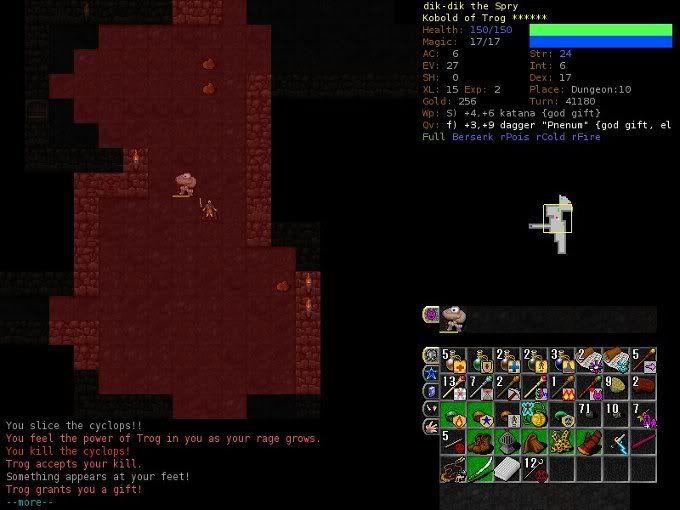Choose the brown cloak slot
Viewport: 680px width, 510px height.
point(534,442)
